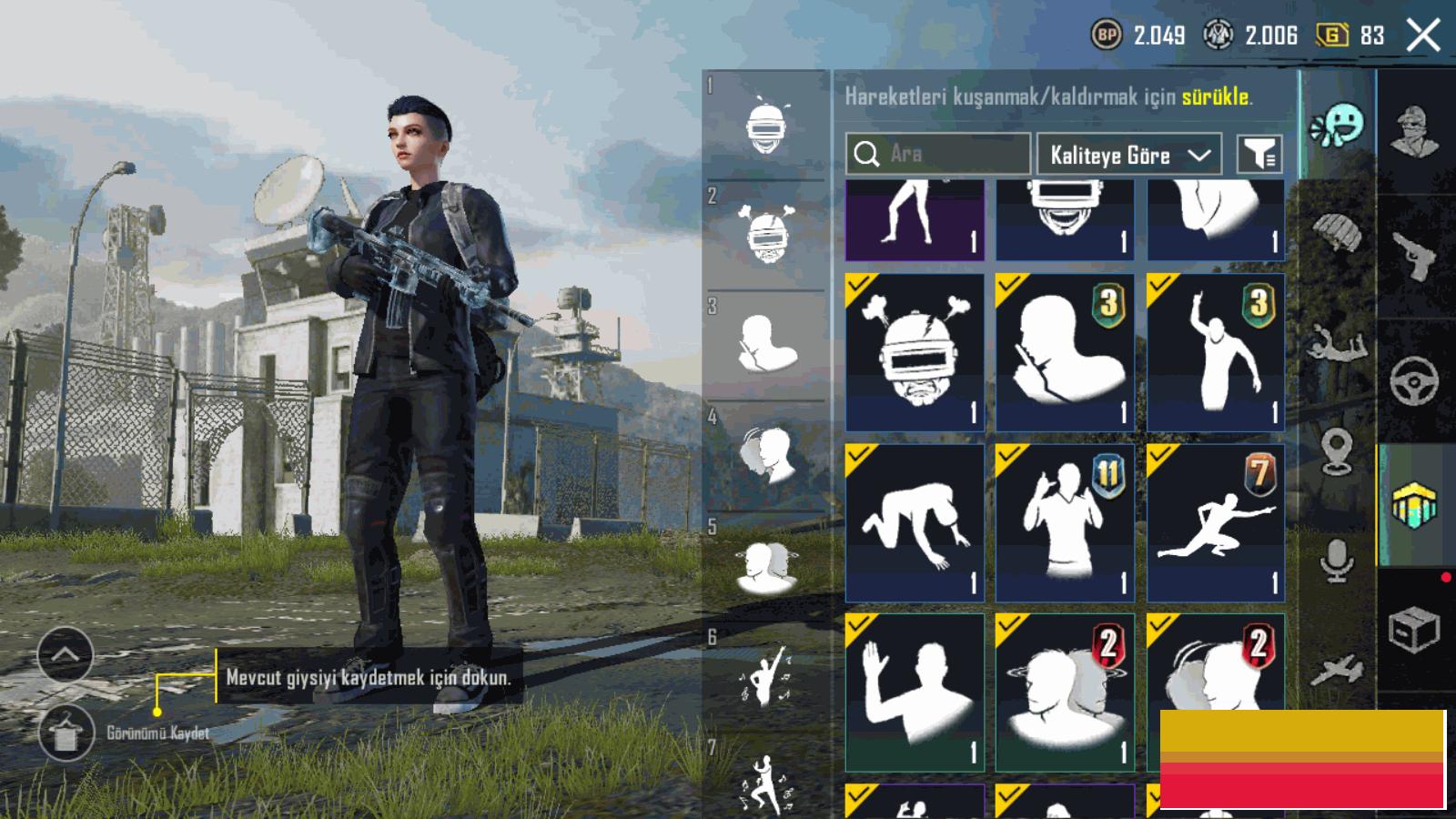Switch to the airplane category tab
Screen dimensions: 1456x819
[x=1336, y=671]
